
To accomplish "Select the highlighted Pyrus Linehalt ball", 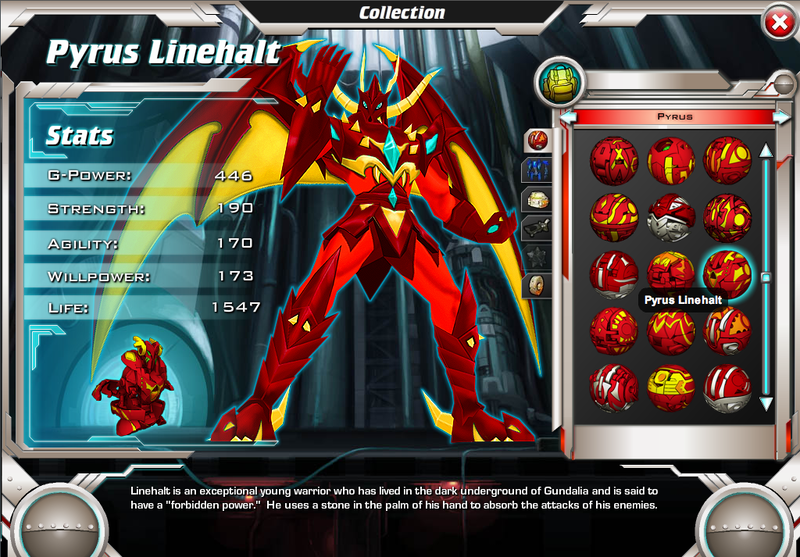I will pos(728,270).
